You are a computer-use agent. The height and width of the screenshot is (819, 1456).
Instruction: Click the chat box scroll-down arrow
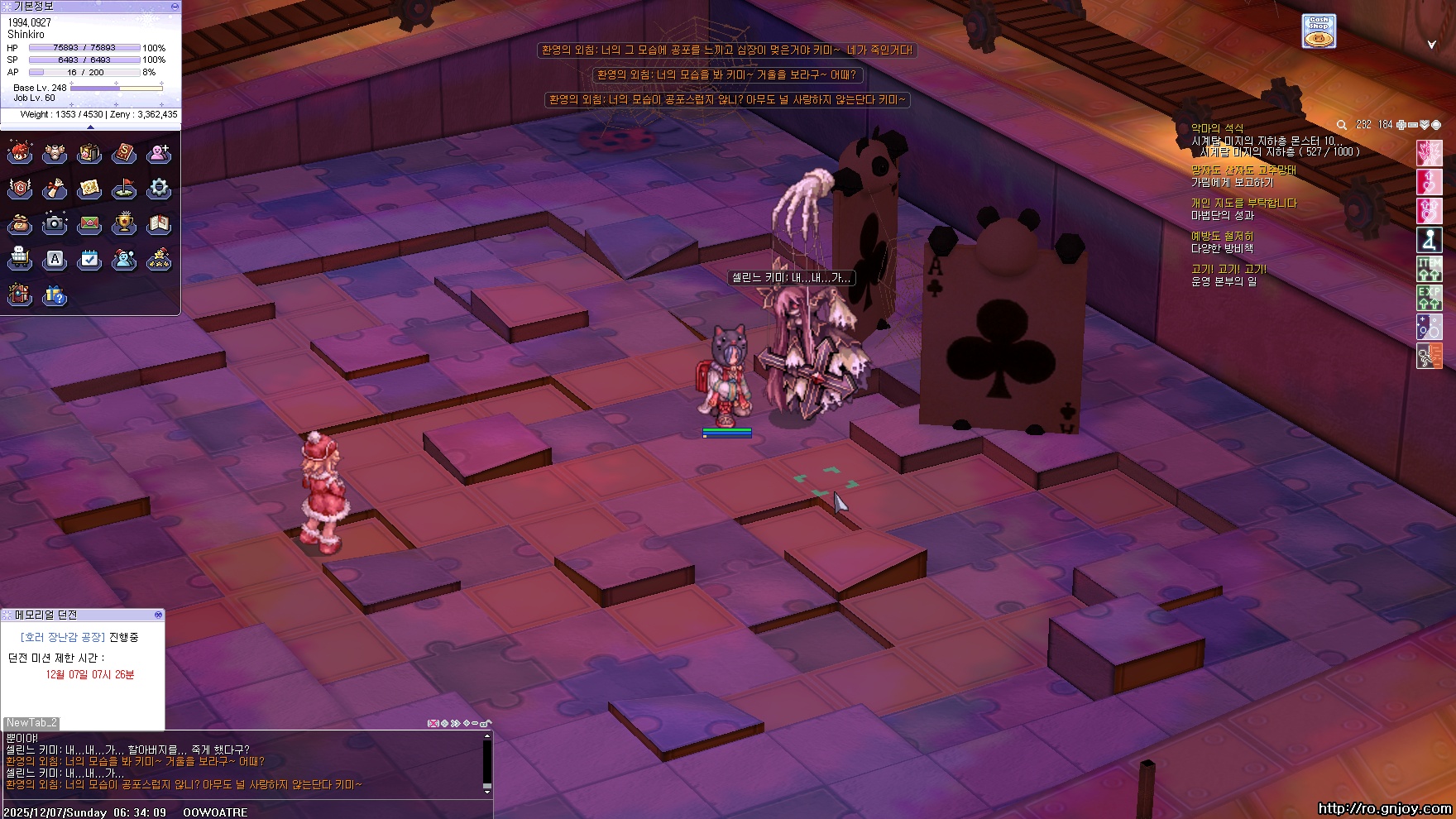[x=487, y=790]
